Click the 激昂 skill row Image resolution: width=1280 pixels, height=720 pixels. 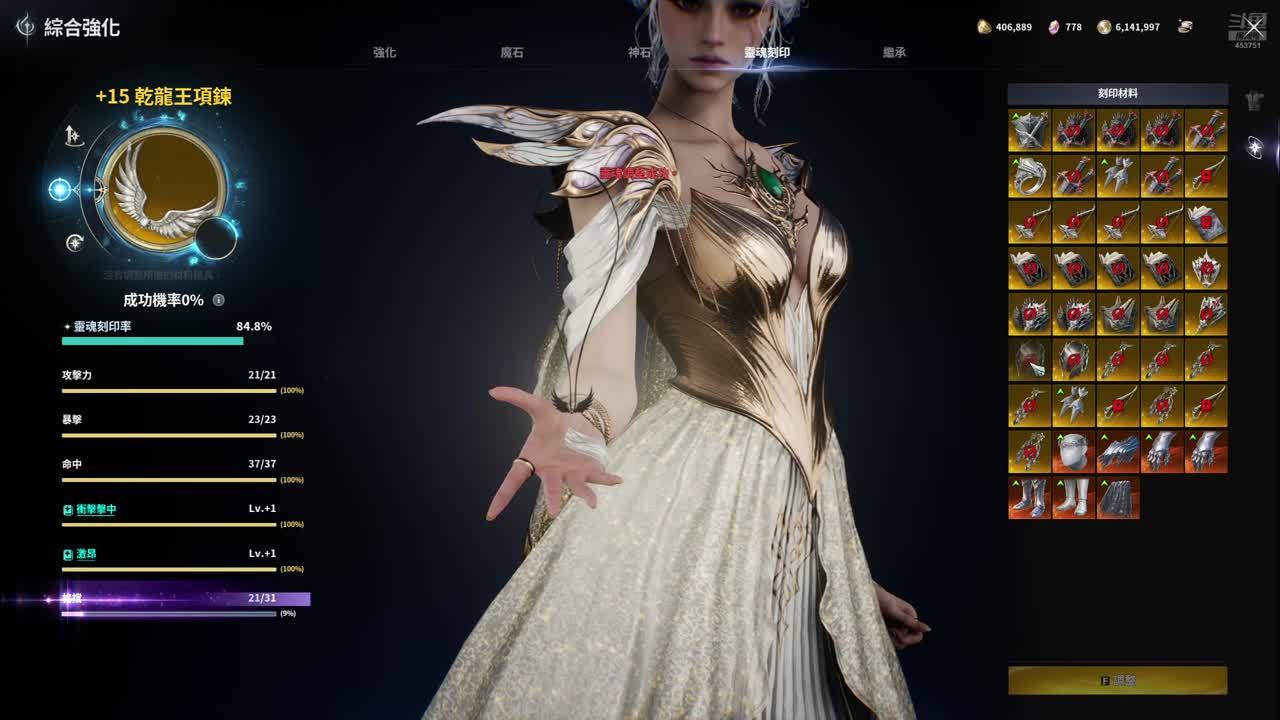pos(87,554)
